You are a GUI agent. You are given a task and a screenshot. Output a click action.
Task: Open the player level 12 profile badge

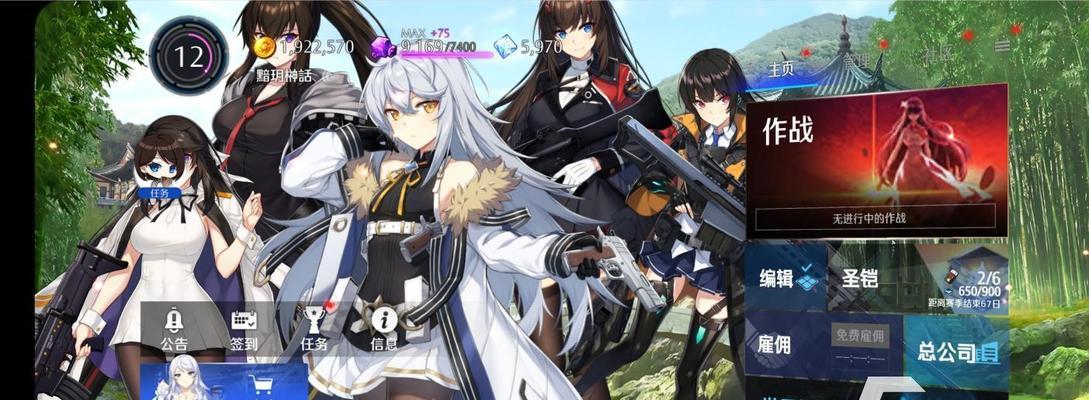point(188,56)
